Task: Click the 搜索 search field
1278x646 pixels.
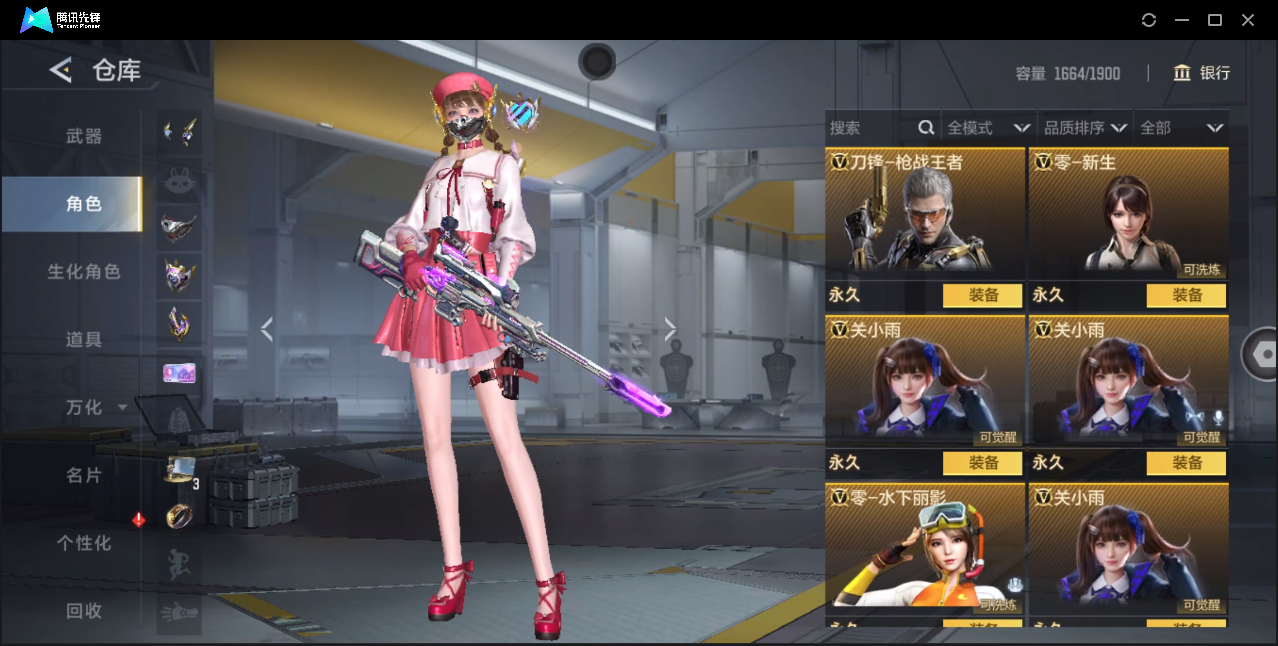Action: click(x=870, y=128)
